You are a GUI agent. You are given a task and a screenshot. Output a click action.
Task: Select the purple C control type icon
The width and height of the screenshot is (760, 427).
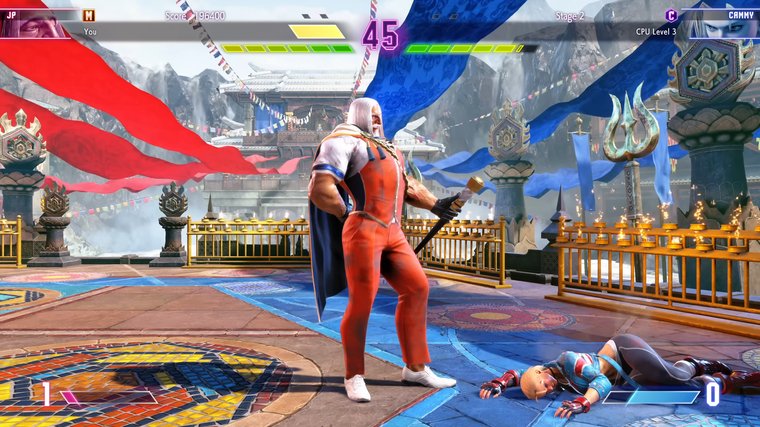(x=671, y=15)
